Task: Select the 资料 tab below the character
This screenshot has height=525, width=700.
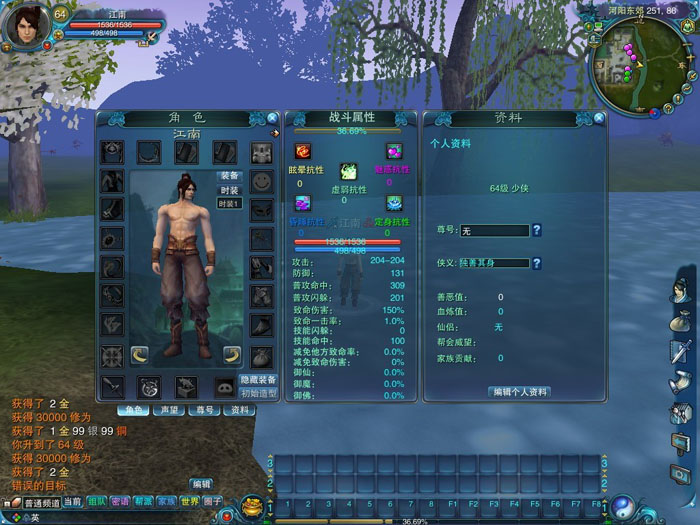Action: pyautogui.click(x=240, y=410)
